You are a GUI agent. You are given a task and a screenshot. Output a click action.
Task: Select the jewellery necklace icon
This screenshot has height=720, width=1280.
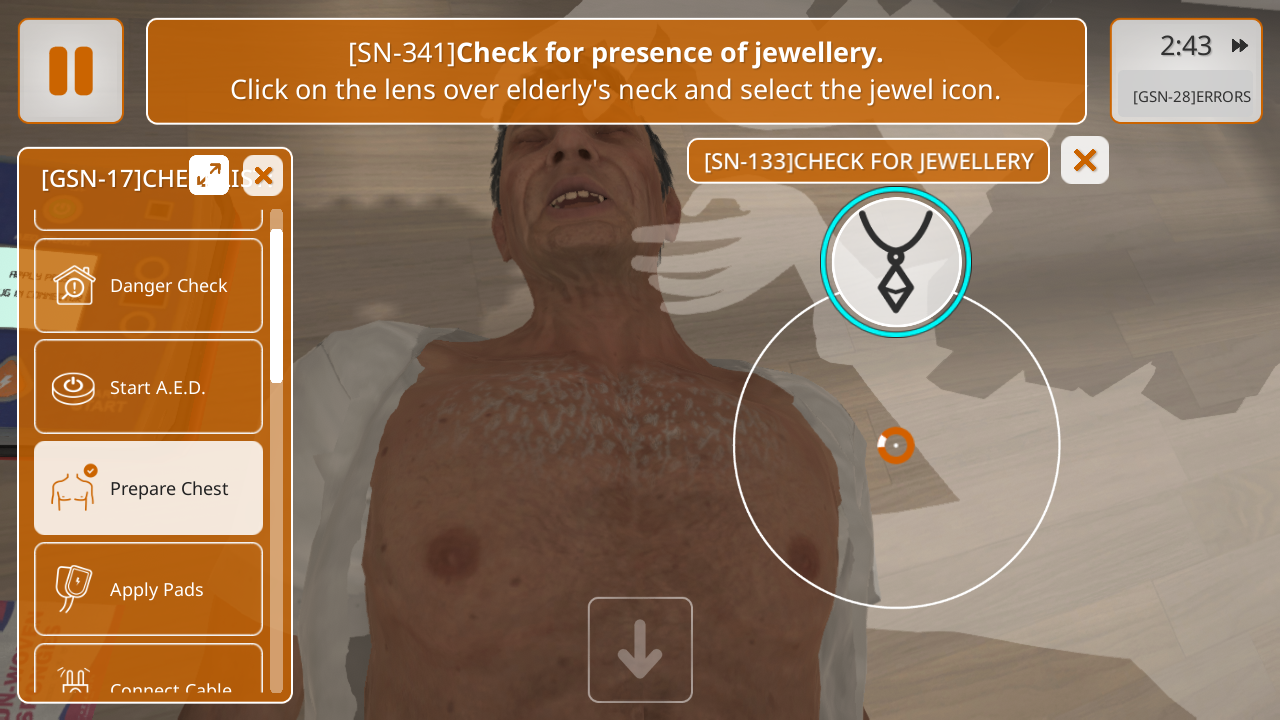895,261
